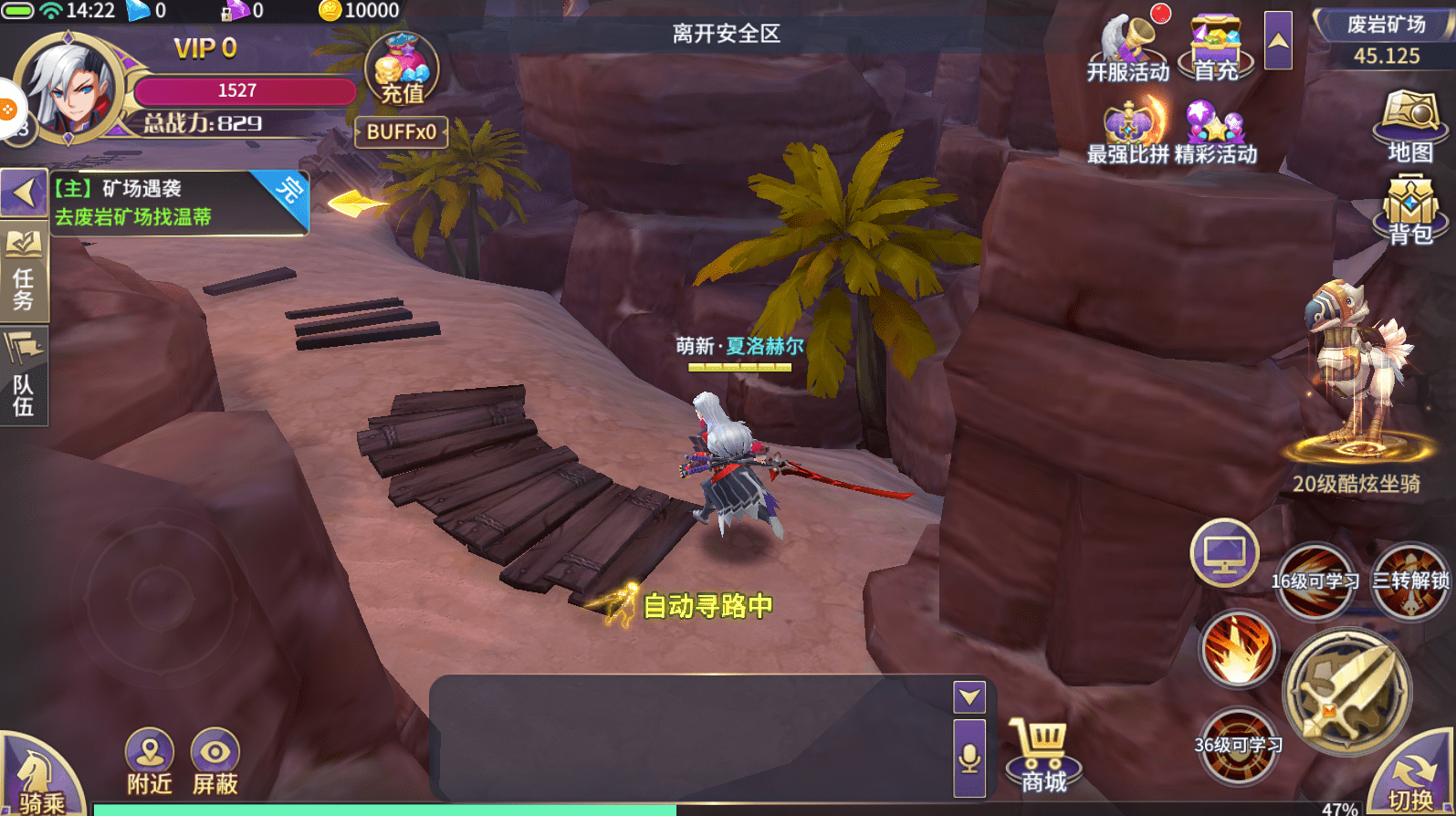
Task: Open the 开服活动 event icon
Action: (1128, 47)
